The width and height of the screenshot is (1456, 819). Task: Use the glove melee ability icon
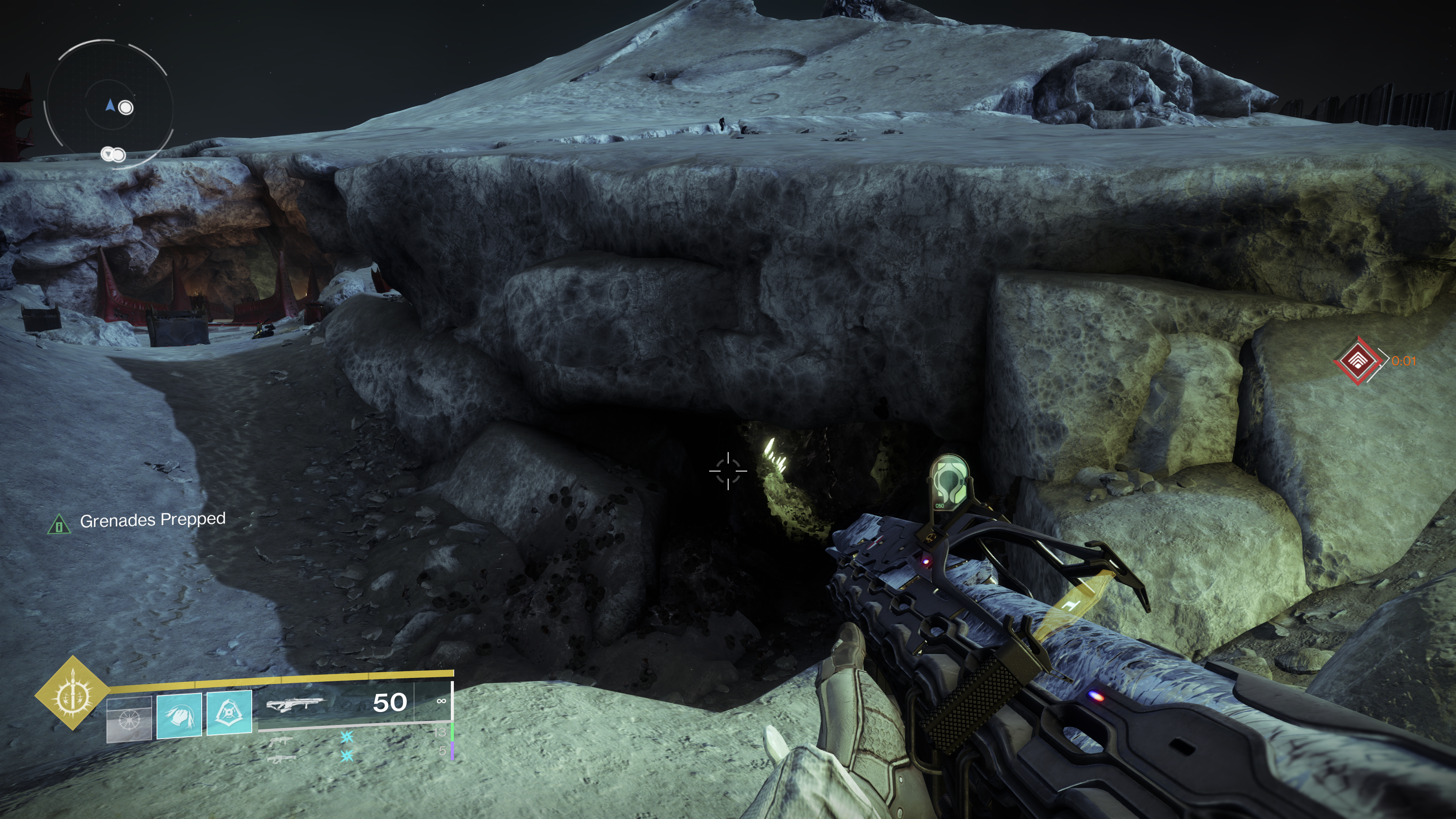[179, 715]
